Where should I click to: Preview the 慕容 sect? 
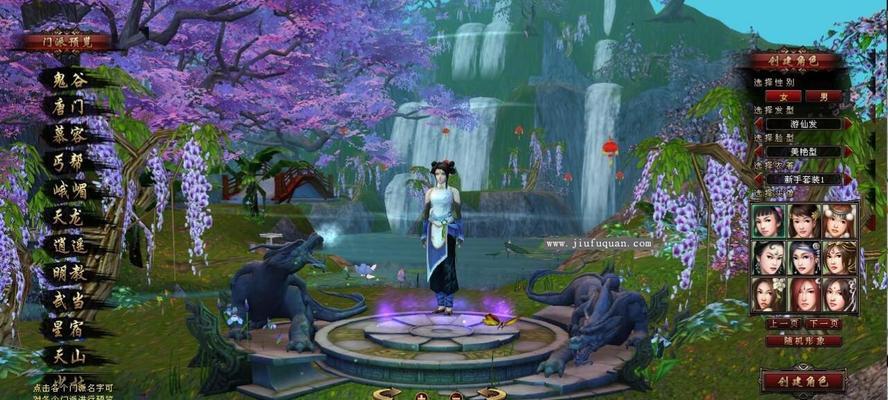click(x=68, y=132)
